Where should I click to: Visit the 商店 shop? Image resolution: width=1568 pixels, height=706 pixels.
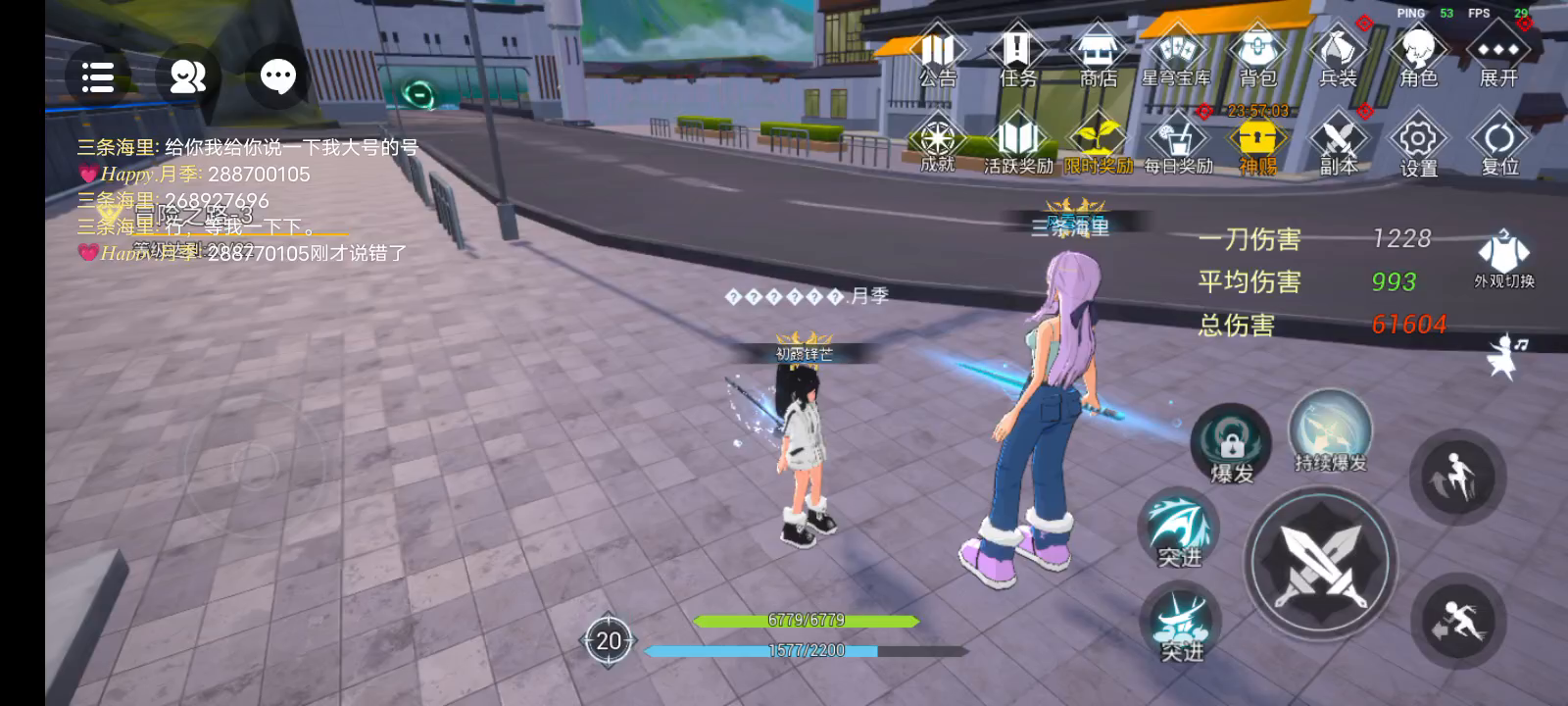[1098, 56]
